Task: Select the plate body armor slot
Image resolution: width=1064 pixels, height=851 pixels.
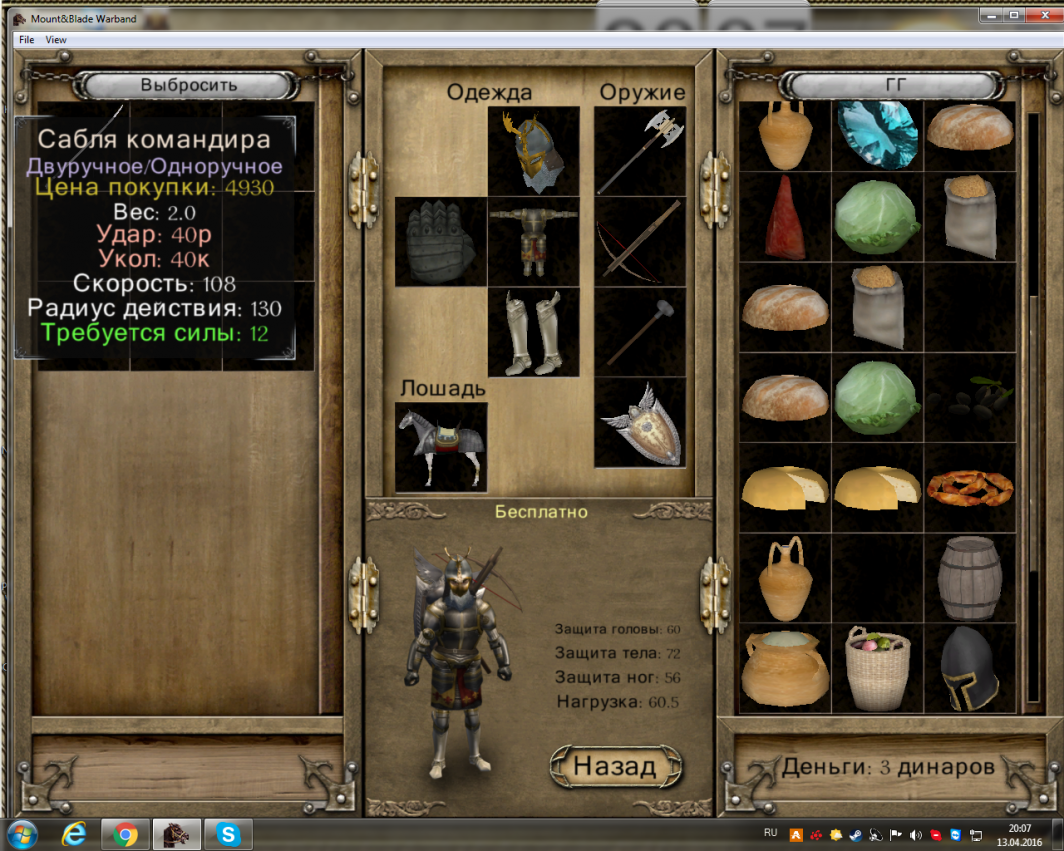Action: point(534,242)
